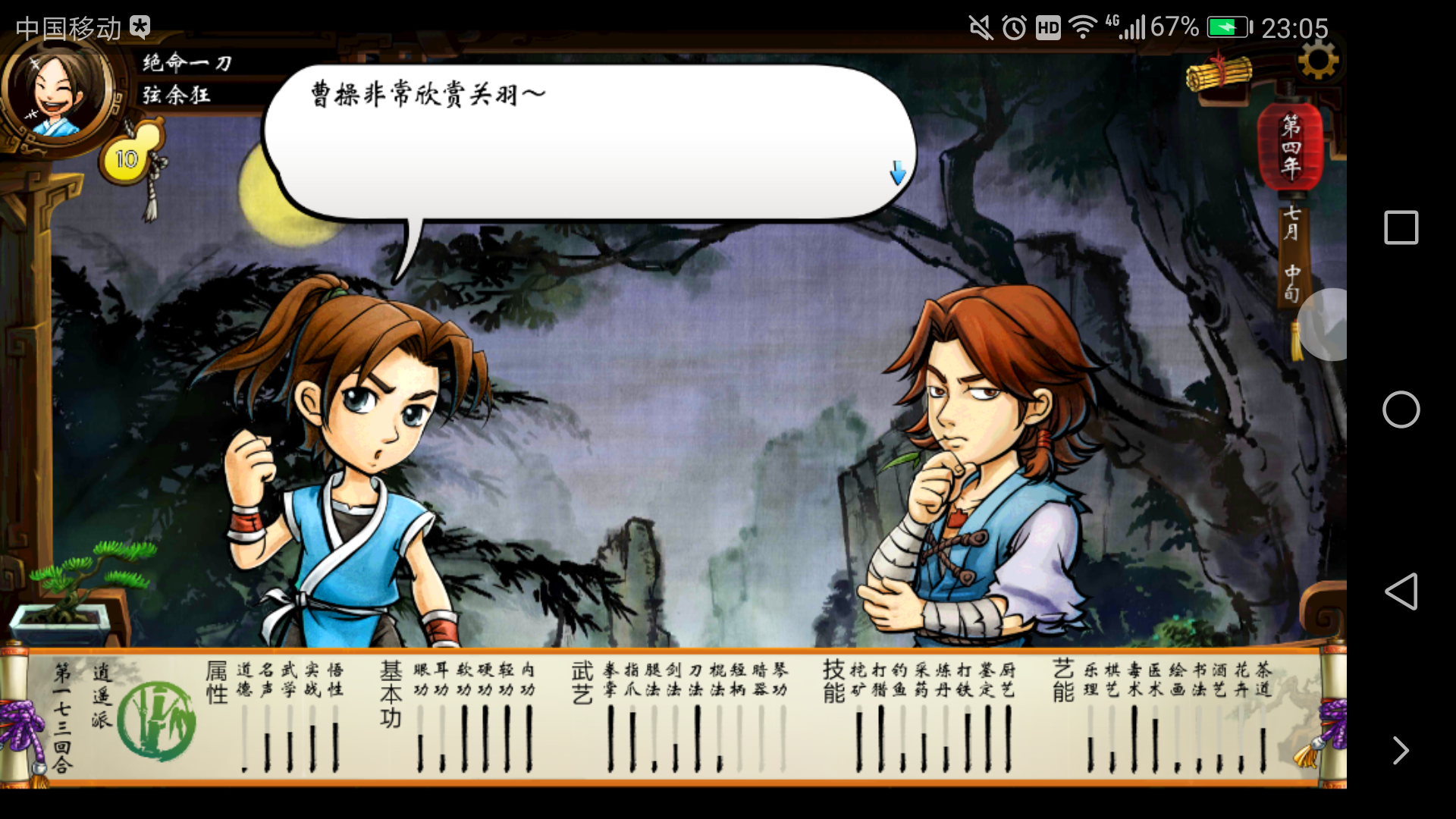
Task: Tap the Android home circle button
Action: point(1401,409)
